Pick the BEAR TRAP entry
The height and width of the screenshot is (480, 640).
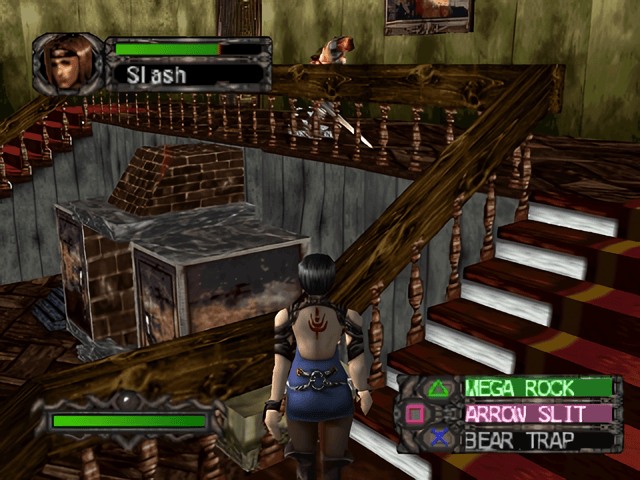click(536, 438)
